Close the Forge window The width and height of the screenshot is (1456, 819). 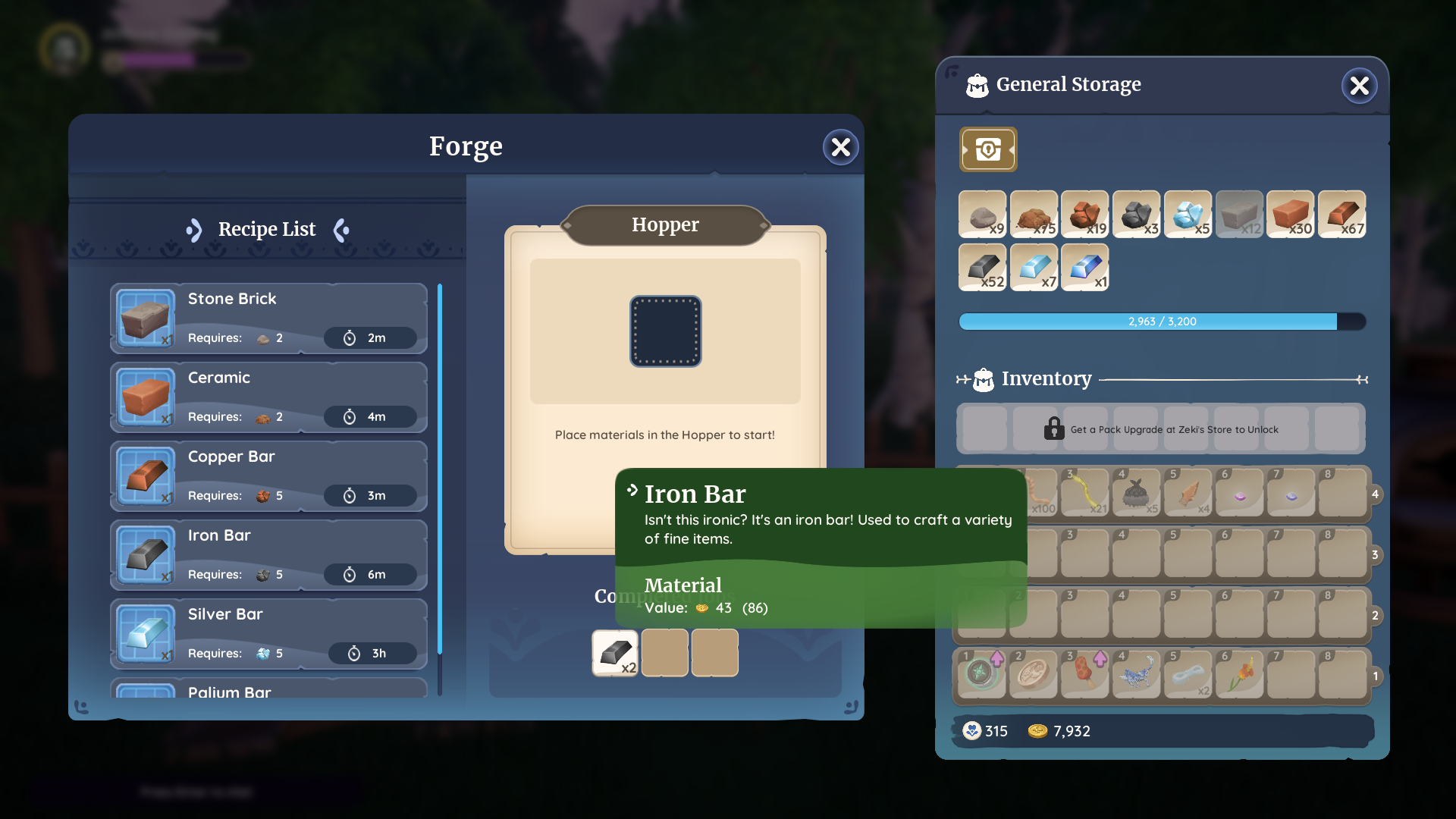tap(840, 147)
